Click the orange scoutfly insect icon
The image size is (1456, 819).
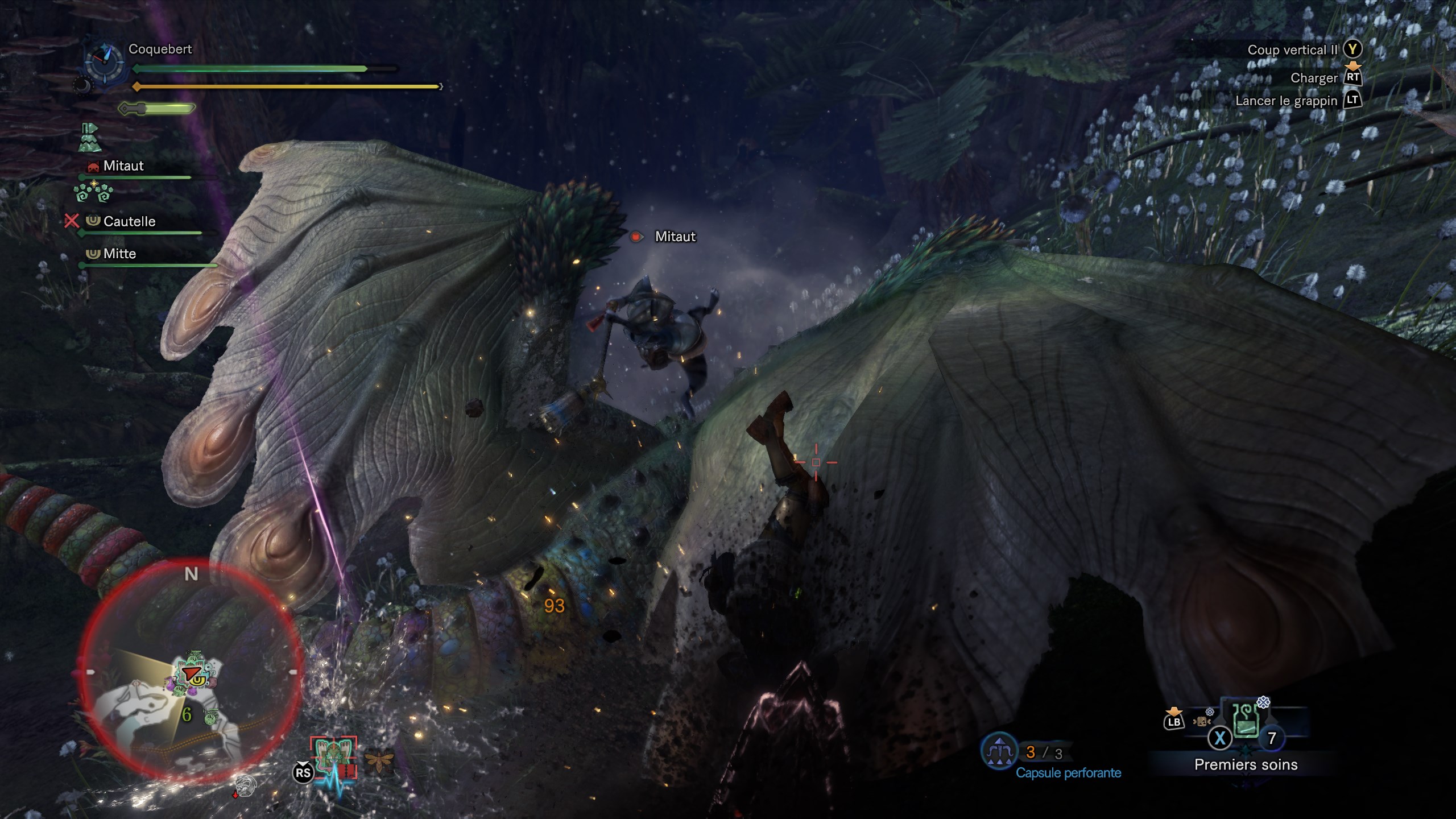(x=379, y=763)
